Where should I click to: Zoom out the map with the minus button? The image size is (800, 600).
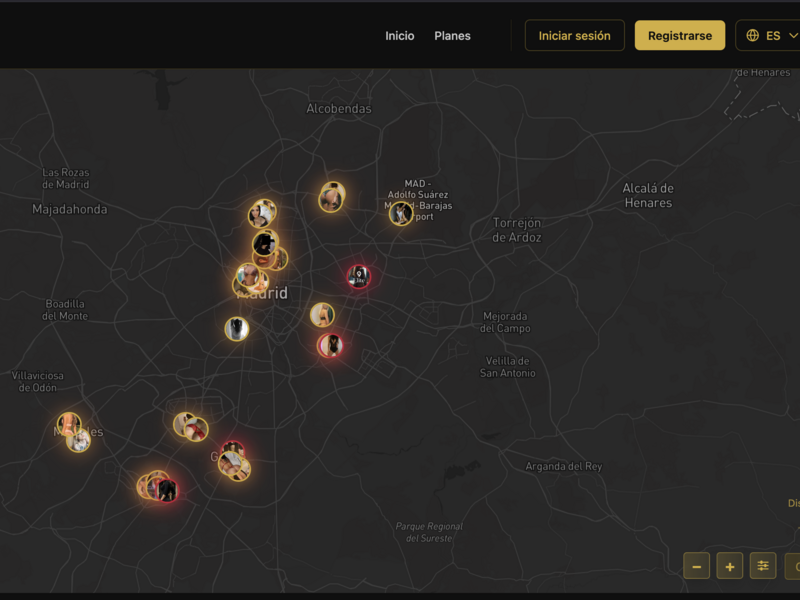tap(697, 566)
